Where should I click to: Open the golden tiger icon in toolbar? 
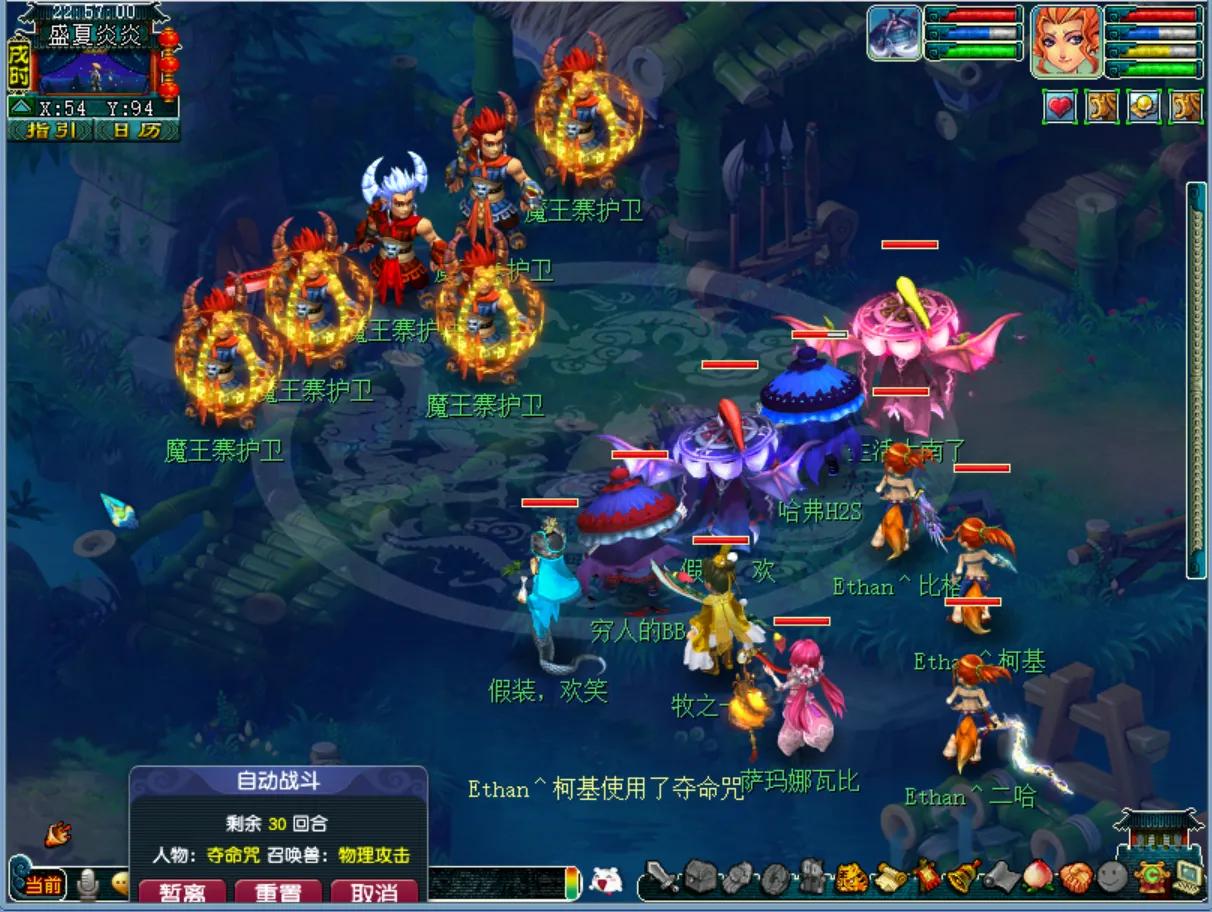coord(850,878)
